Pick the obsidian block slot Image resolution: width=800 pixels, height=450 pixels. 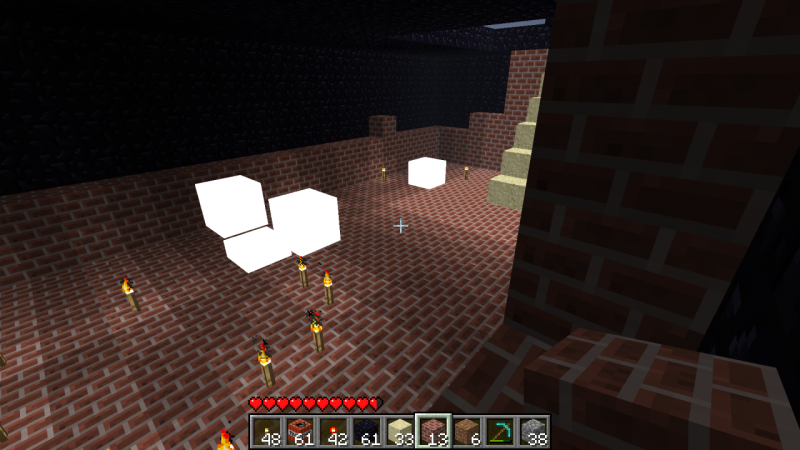tap(366, 431)
